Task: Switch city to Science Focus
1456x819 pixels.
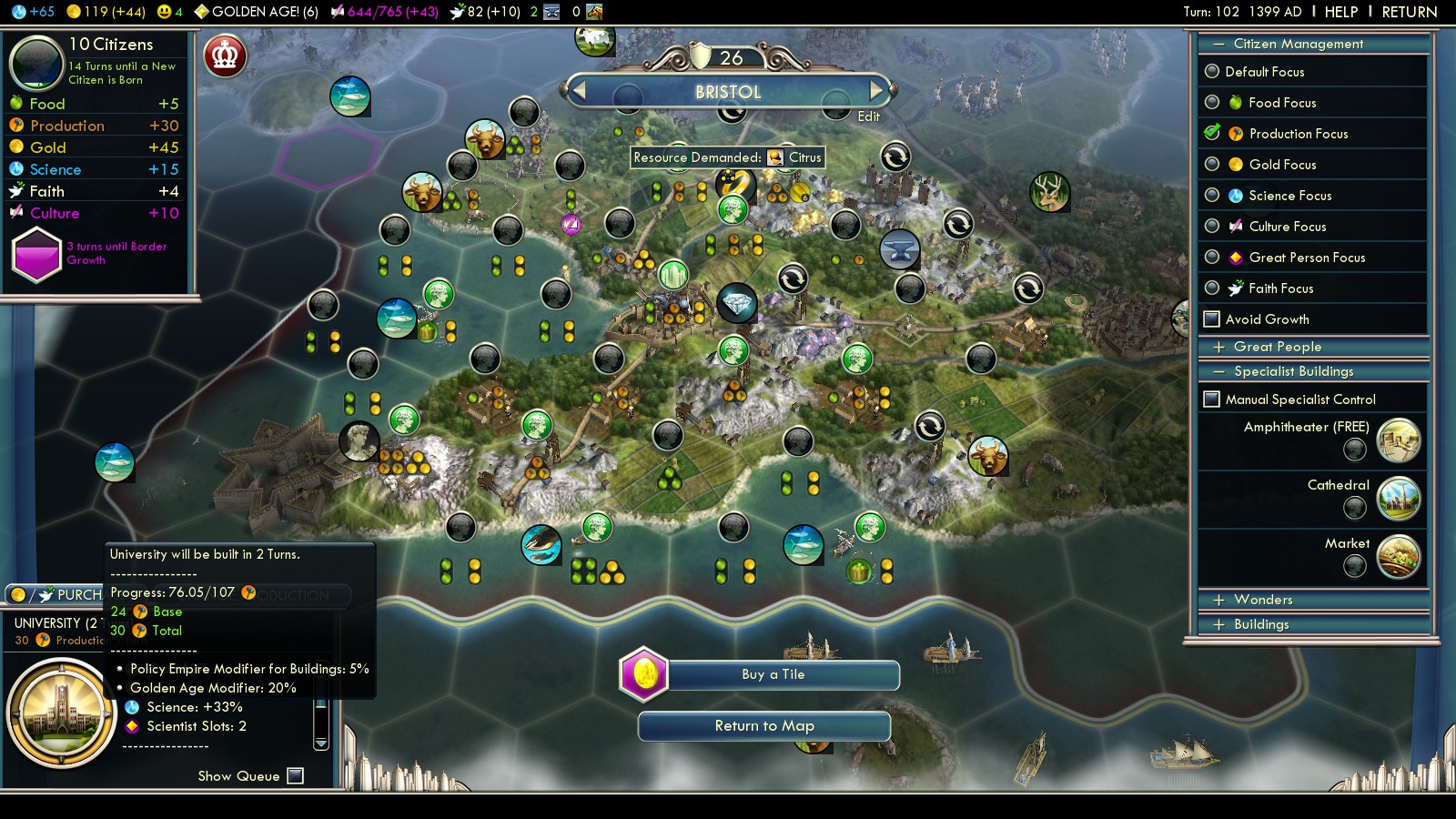Action: pyautogui.click(x=1212, y=196)
